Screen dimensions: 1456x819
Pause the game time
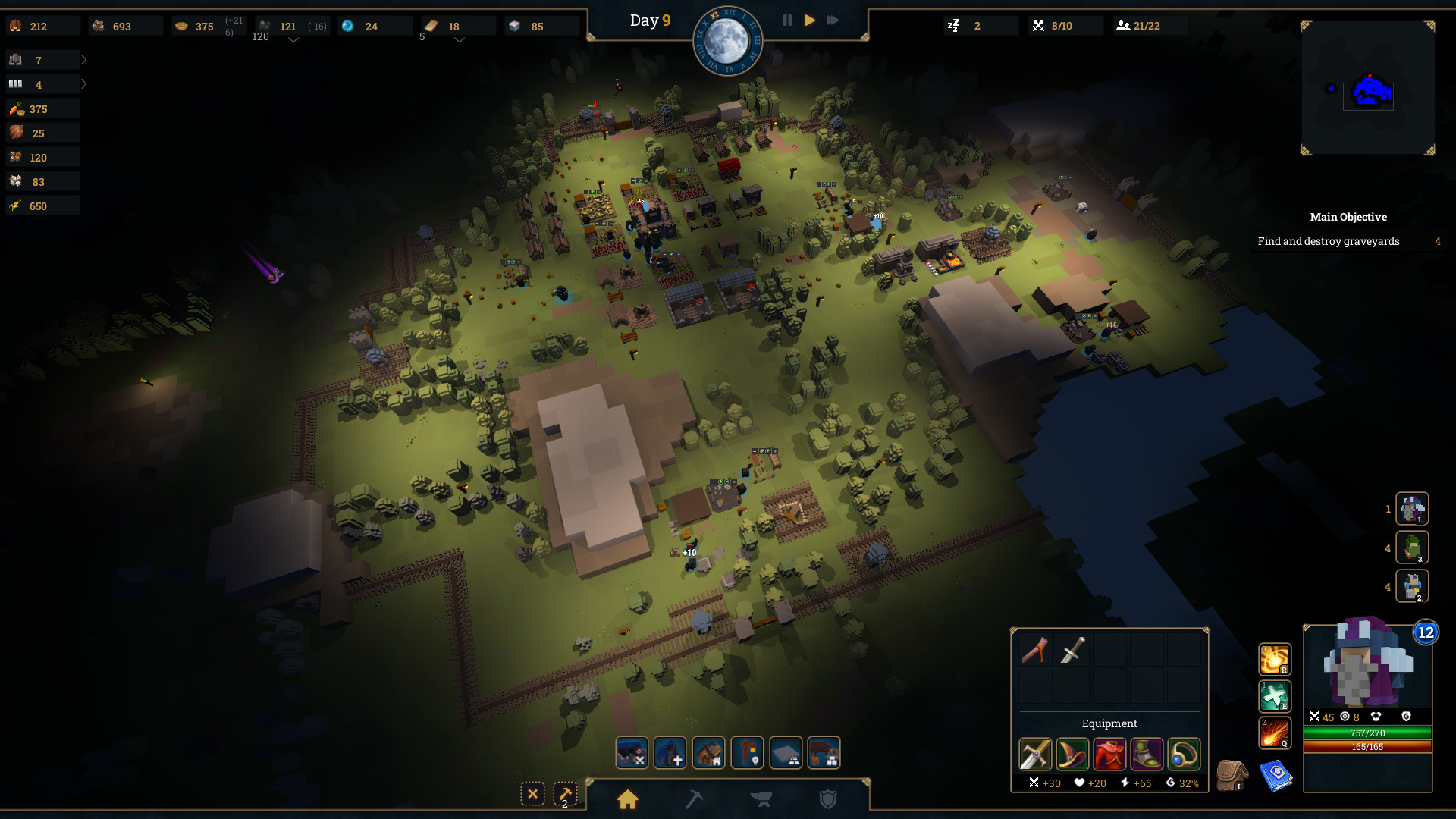click(787, 20)
